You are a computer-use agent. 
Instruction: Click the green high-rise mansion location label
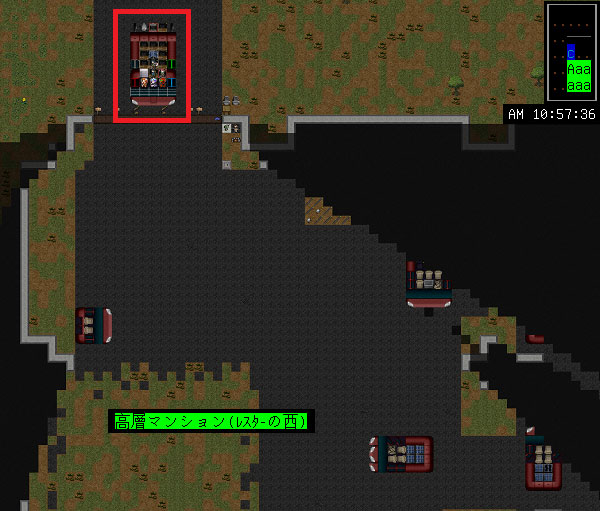pyautogui.click(x=211, y=422)
